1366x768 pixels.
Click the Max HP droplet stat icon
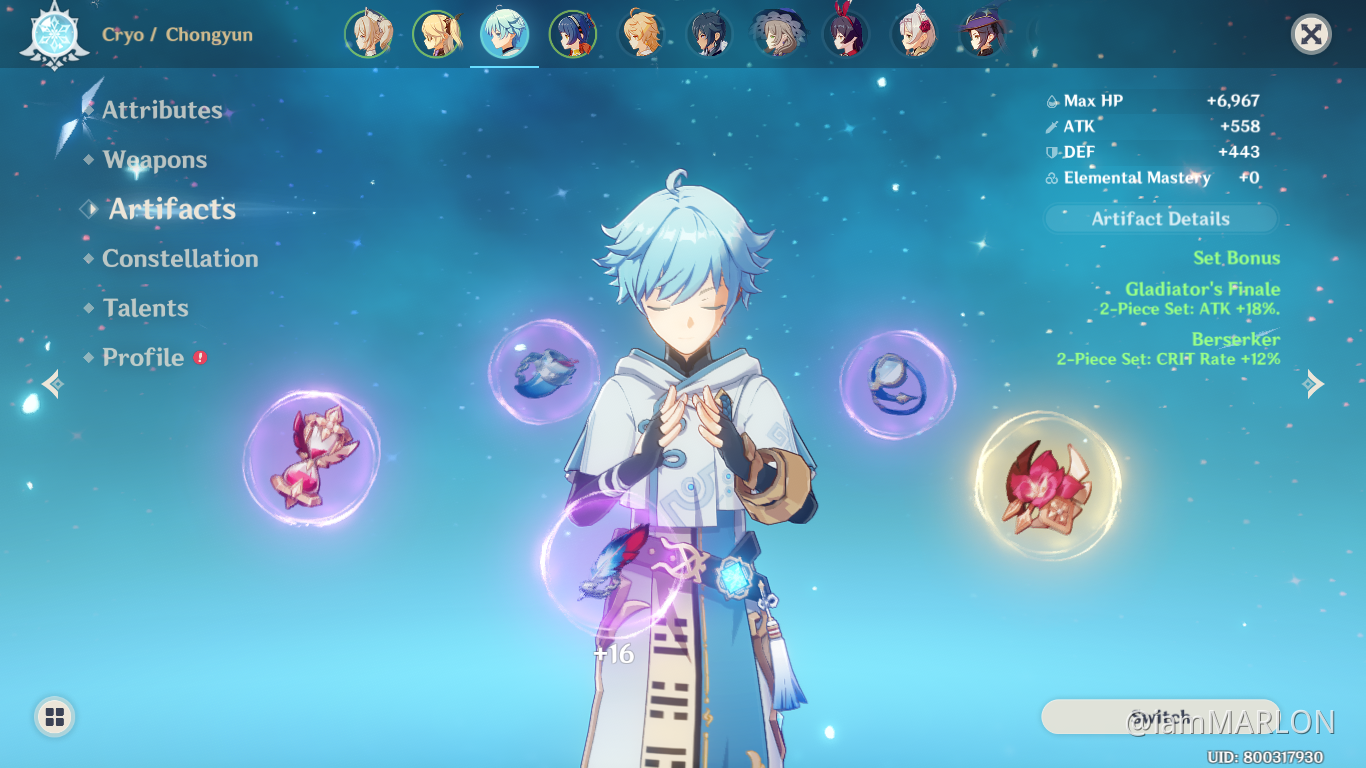tap(1053, 100)
